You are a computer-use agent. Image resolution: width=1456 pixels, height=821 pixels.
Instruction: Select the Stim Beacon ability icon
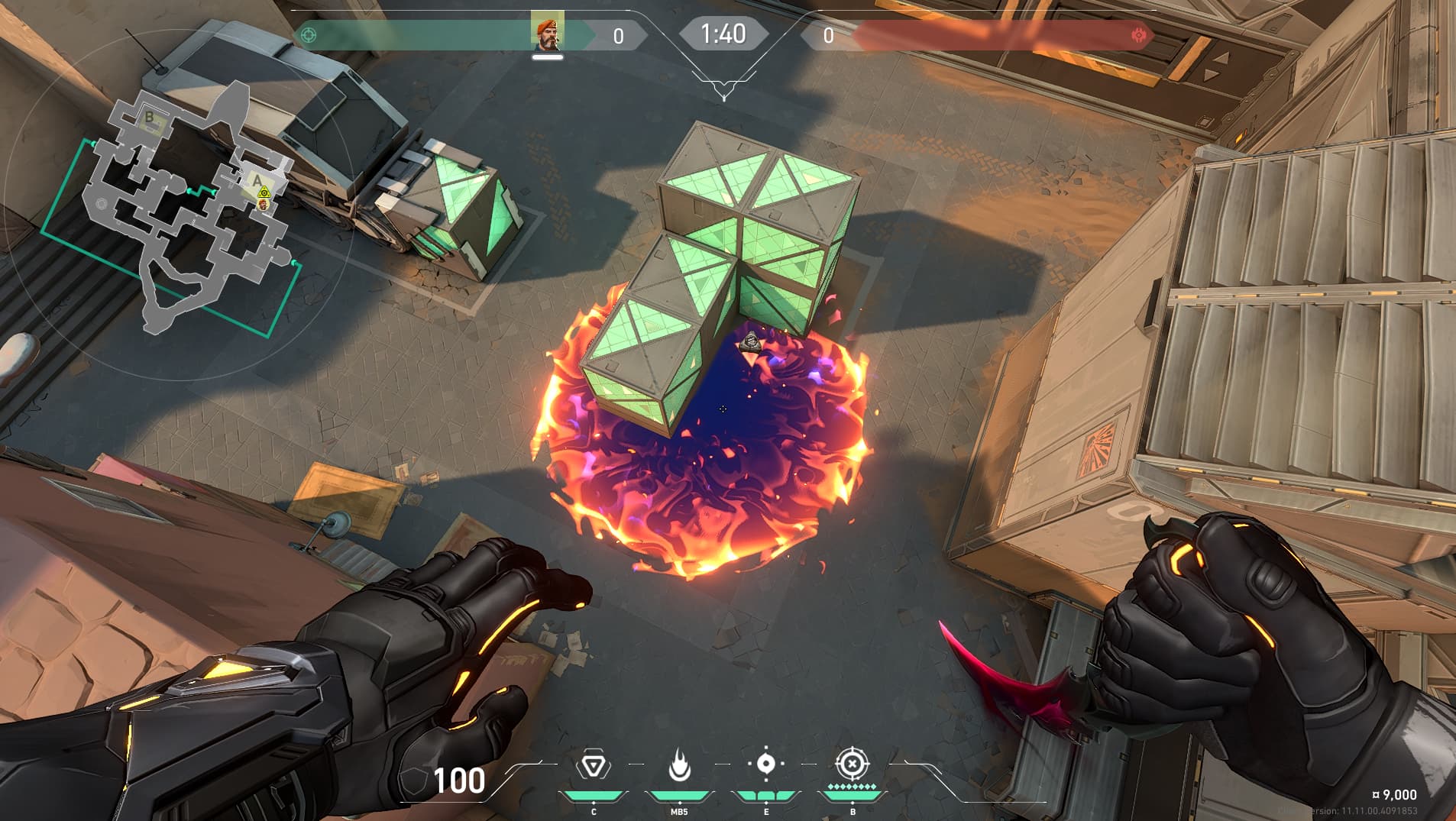point(593,764)
